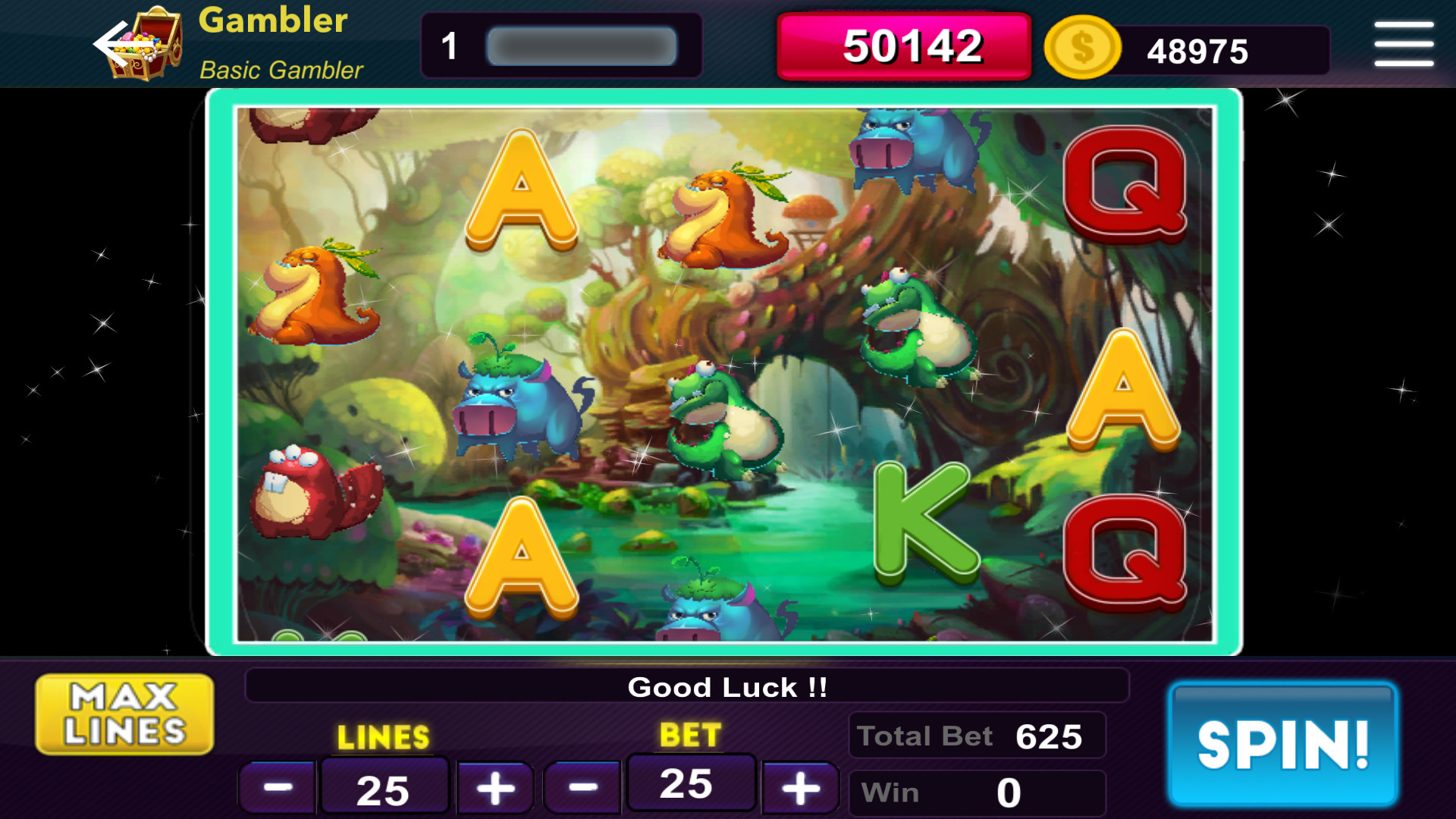Click the pink 50142 jackpot counter
The image size is (1456, 819).
tap(902, 47)
